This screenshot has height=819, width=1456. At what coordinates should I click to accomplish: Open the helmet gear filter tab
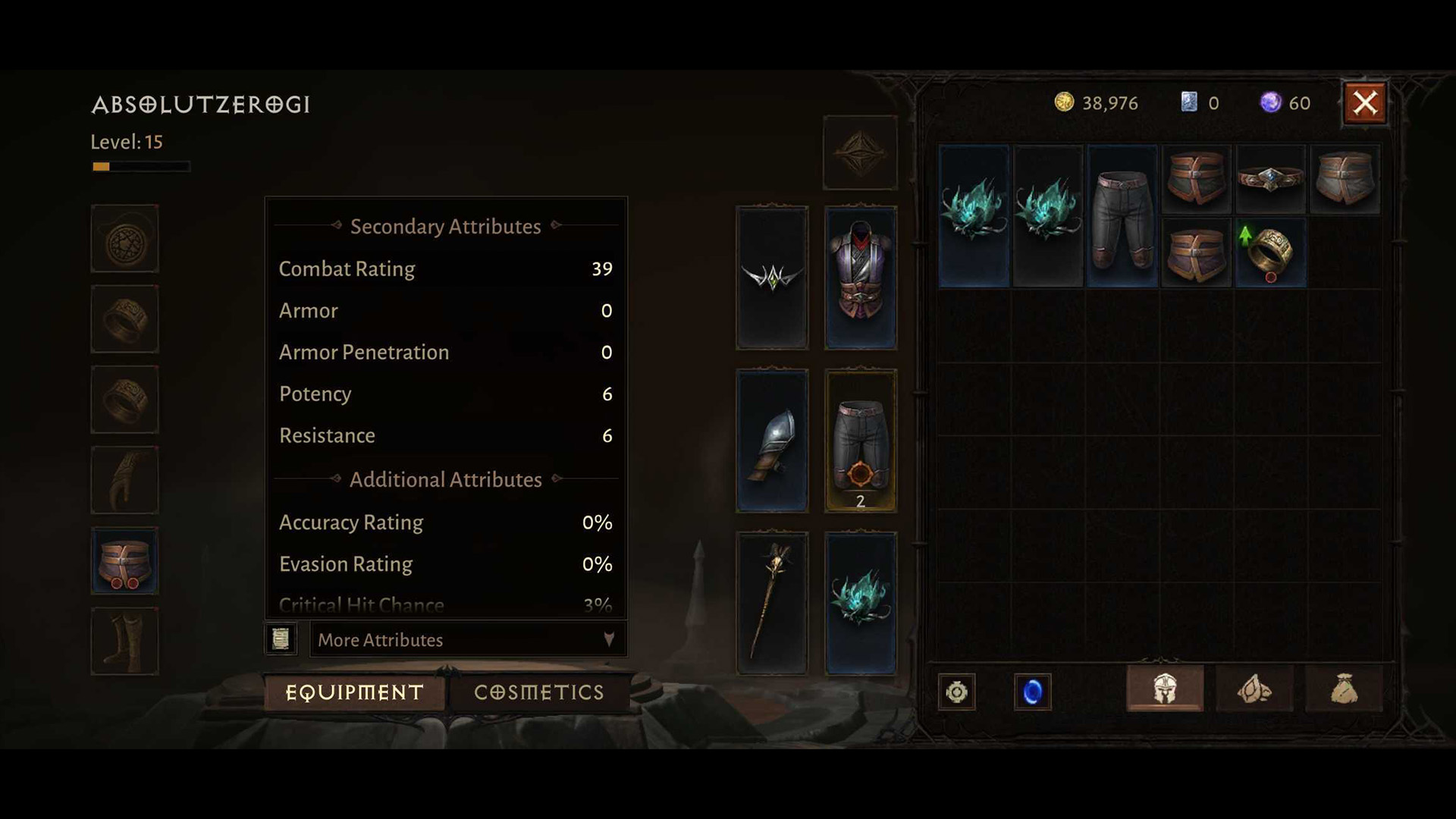tap(1165, 689)
